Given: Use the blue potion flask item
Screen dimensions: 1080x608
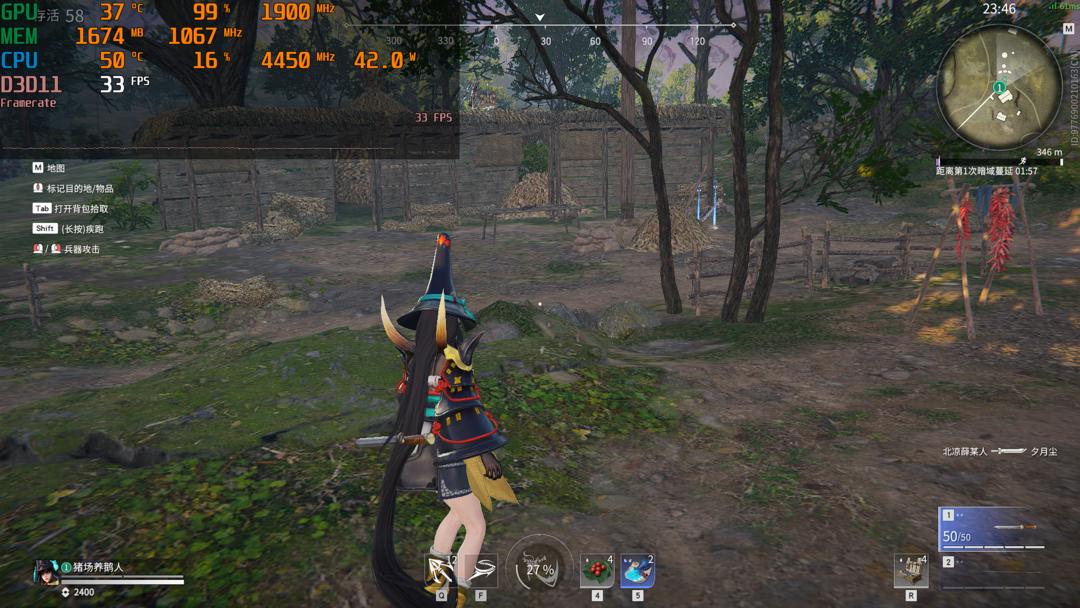Looking at the screenshot, I should (x=637, y=571).
